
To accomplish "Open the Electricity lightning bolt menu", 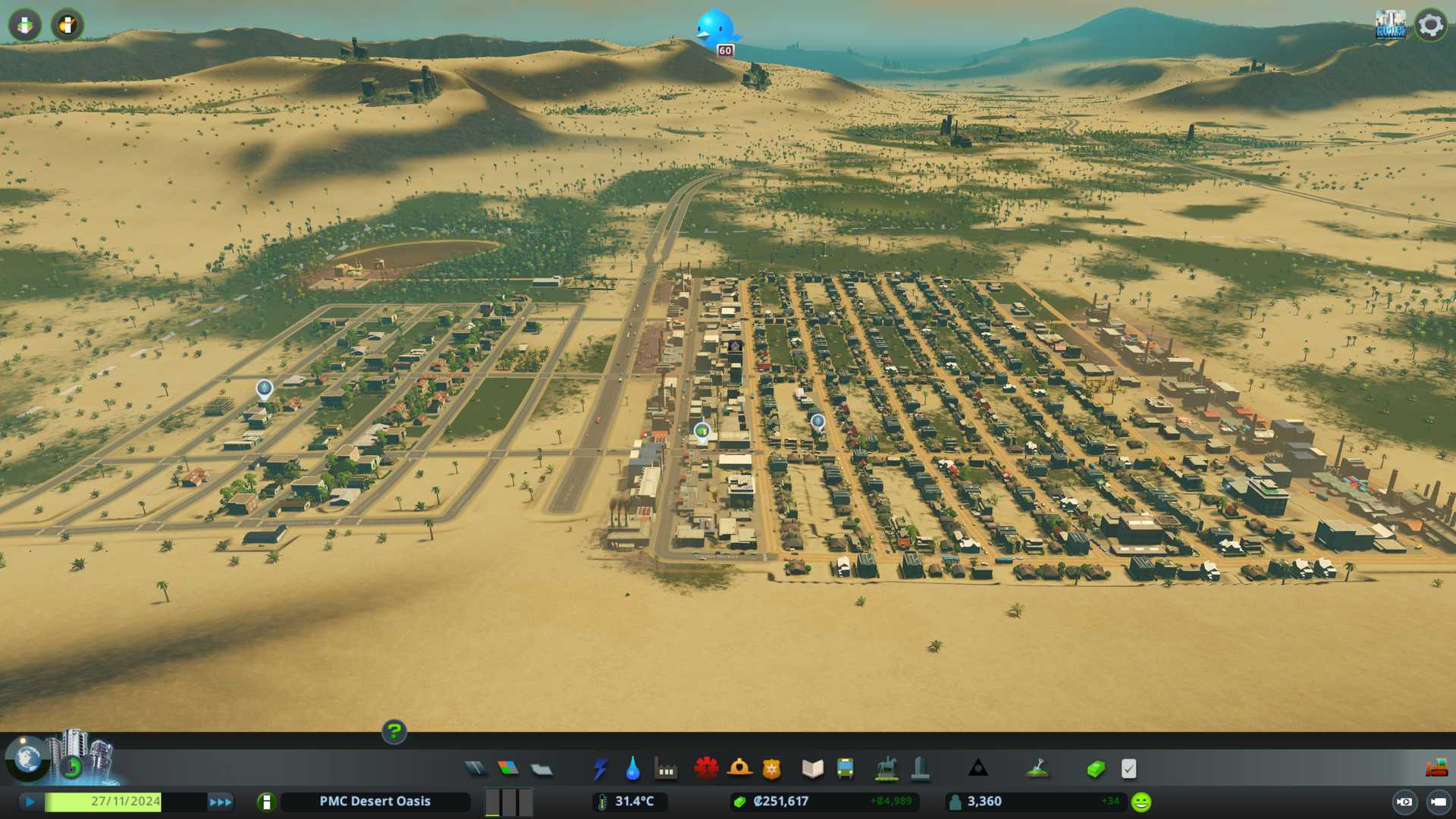I will click(600, 769).
